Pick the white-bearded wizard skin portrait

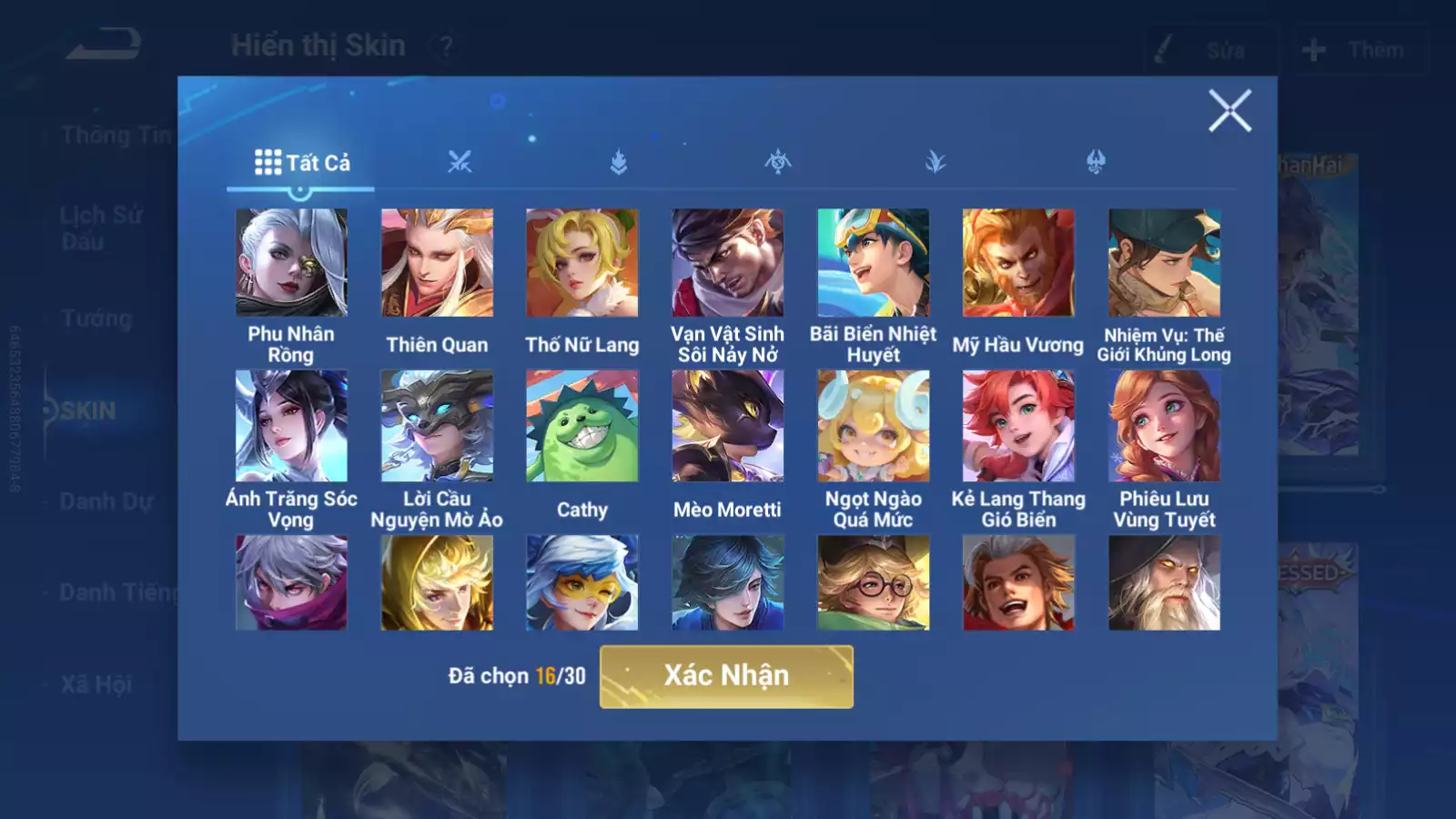click(1164, 582)
